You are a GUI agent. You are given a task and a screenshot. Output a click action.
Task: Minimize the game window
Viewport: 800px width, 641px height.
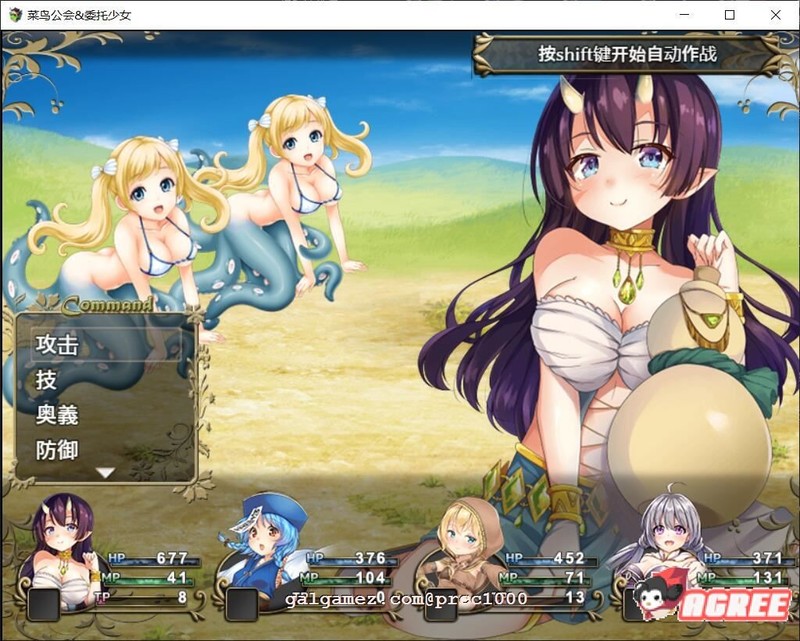coord(685,15)
